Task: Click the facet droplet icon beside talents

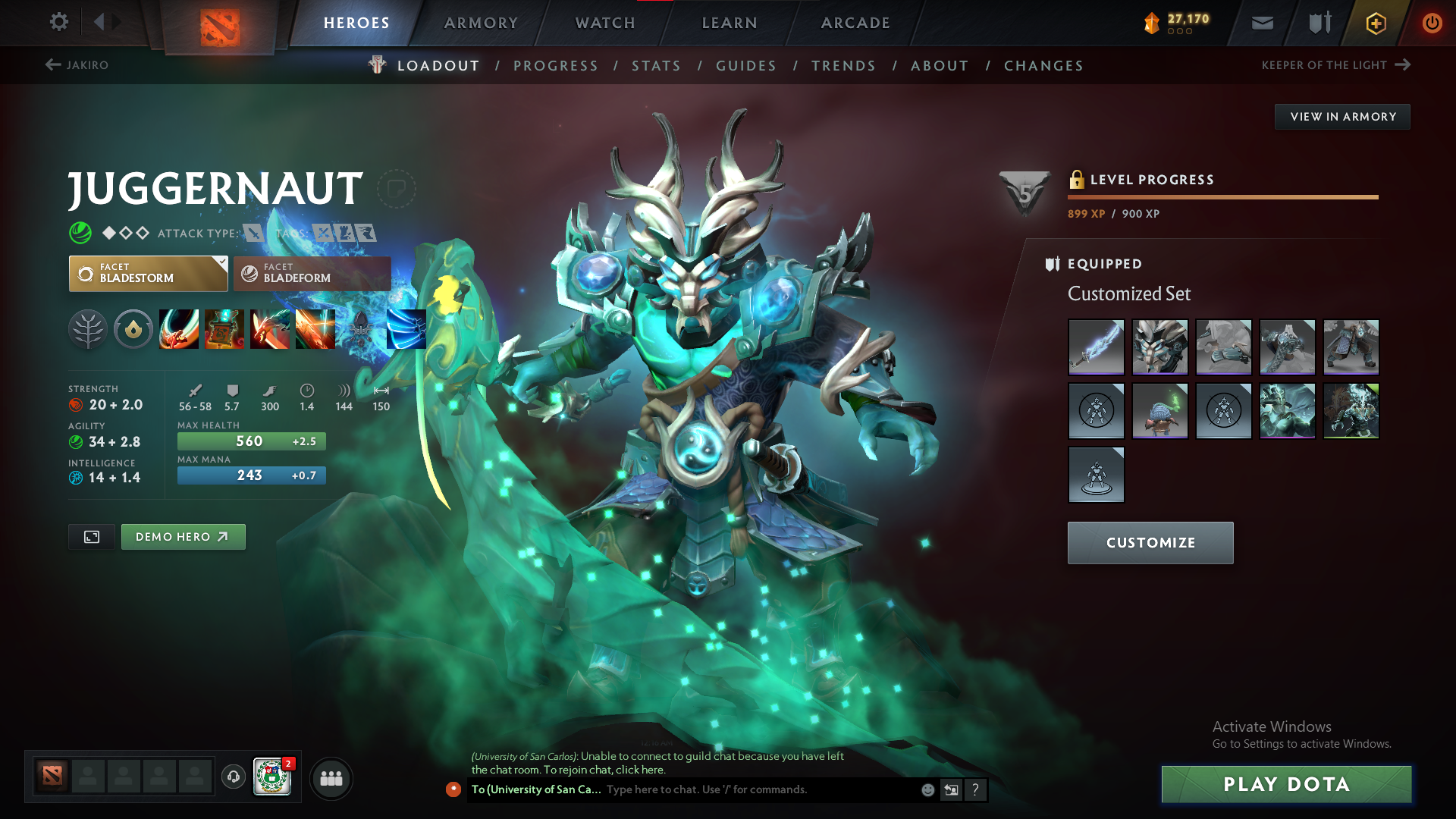Action: coord(133,329)
